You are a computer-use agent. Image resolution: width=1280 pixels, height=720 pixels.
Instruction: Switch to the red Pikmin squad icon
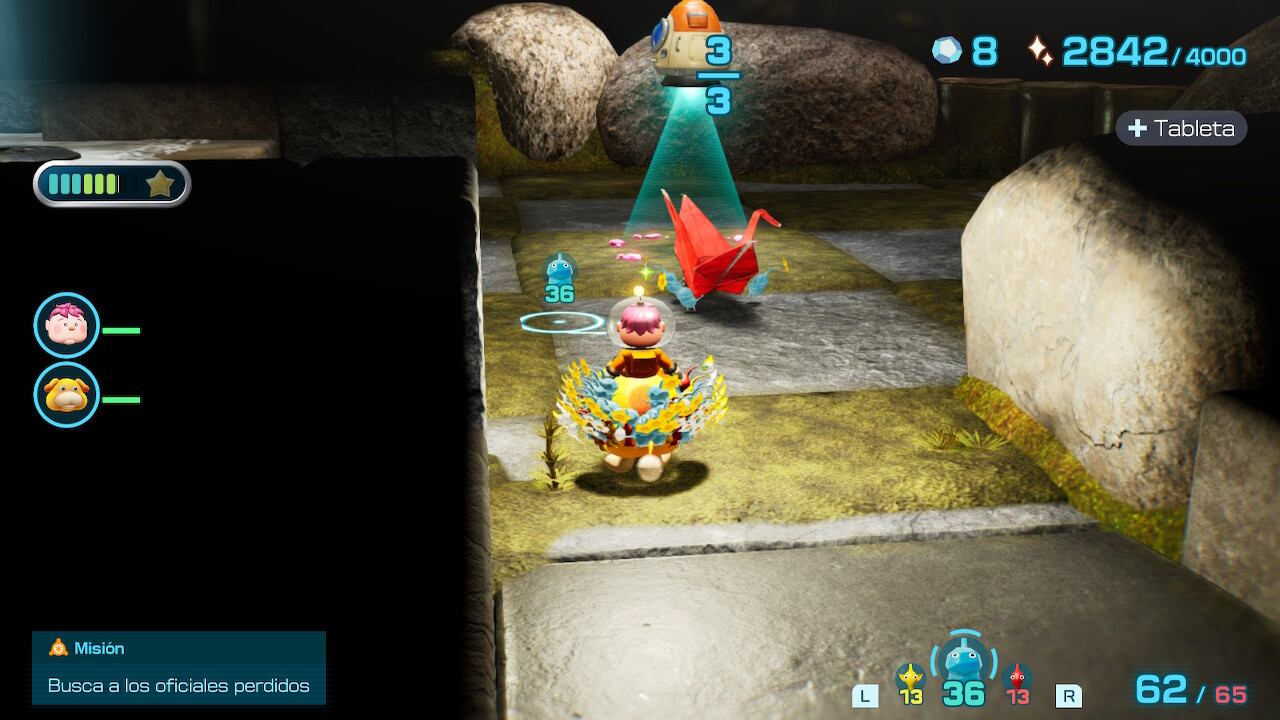point(1017,678)
